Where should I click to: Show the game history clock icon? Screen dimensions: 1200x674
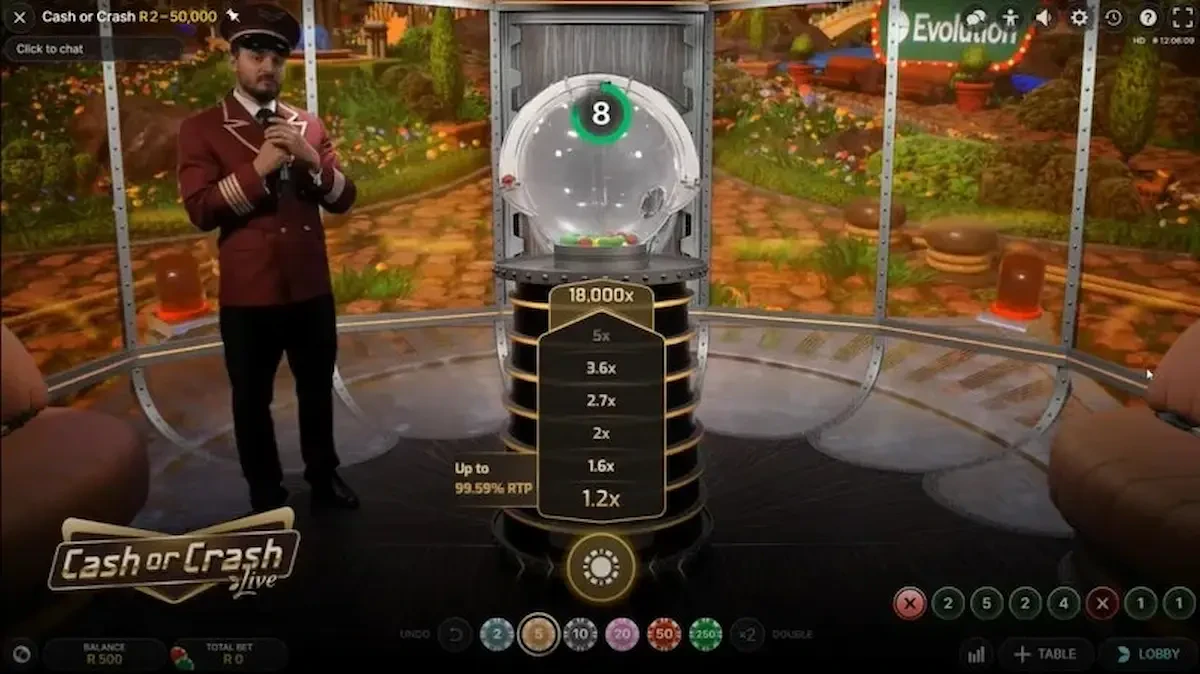1114,17
